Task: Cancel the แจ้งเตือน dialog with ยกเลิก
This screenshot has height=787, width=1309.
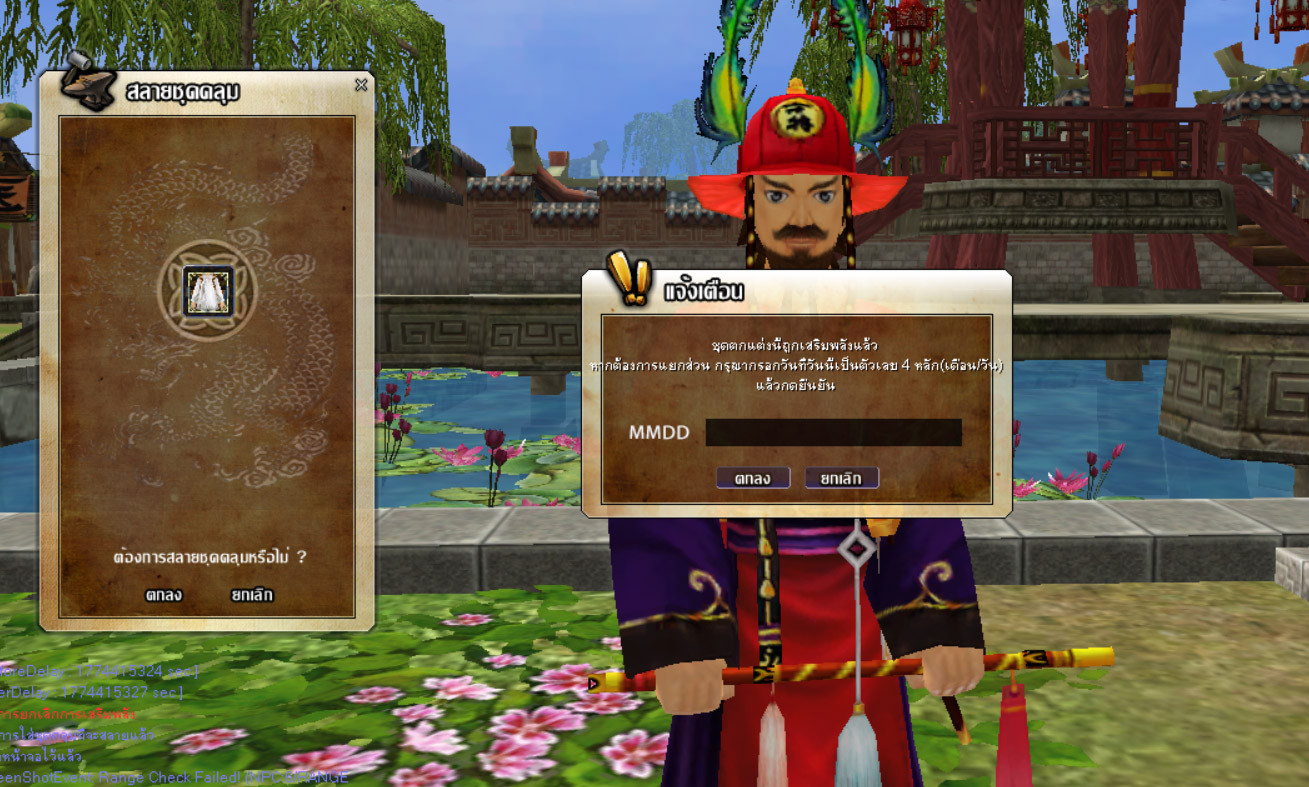Action: [841, 478]
